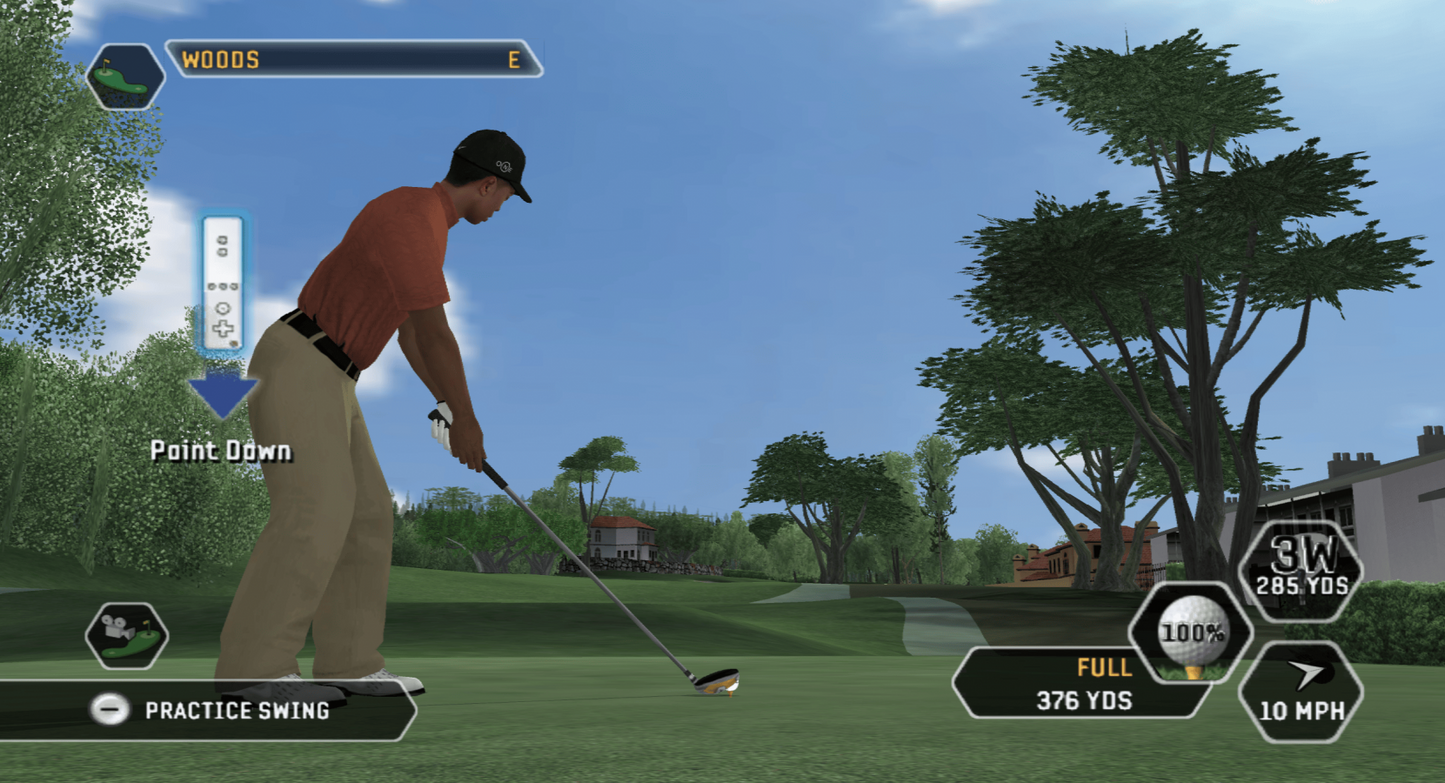Toggle the FULL swing setting
This screenshot has width=1445, height=783.
click(x=1104, y=667)
